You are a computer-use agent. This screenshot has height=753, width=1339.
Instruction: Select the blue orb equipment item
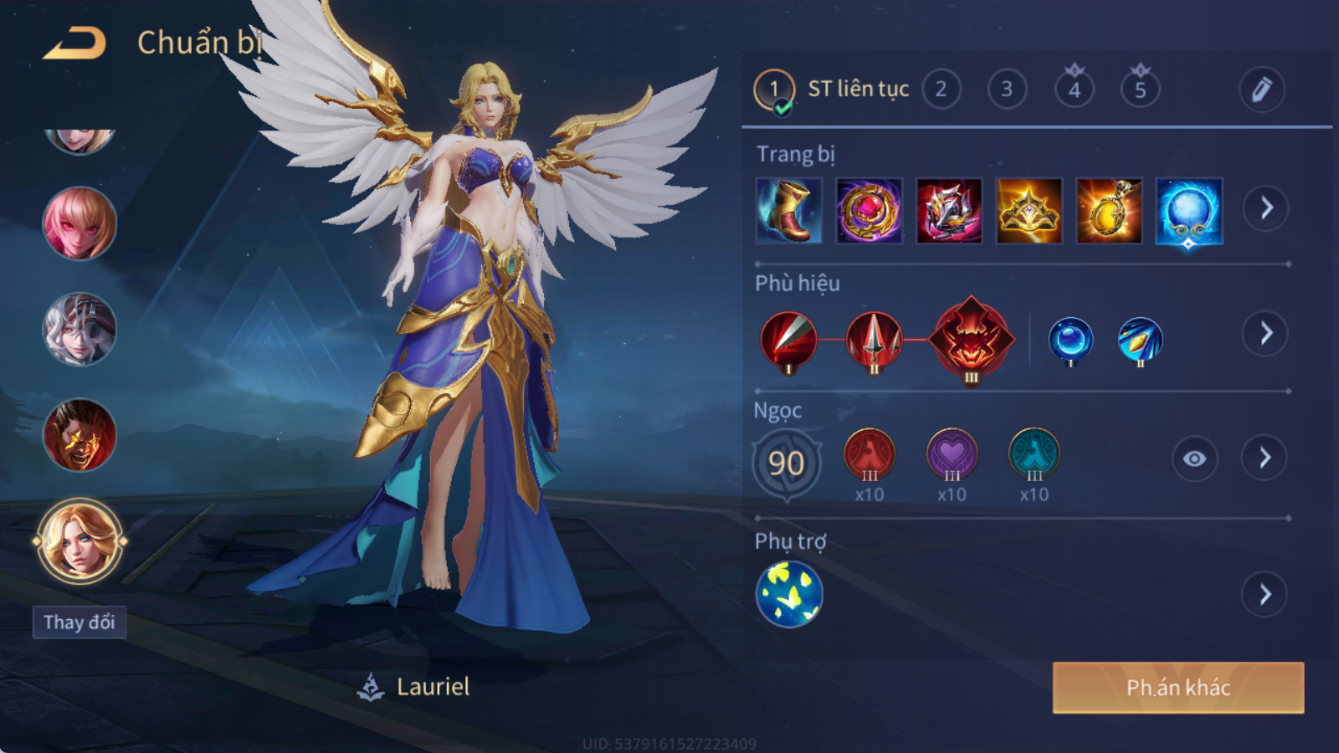(1188, 211)
